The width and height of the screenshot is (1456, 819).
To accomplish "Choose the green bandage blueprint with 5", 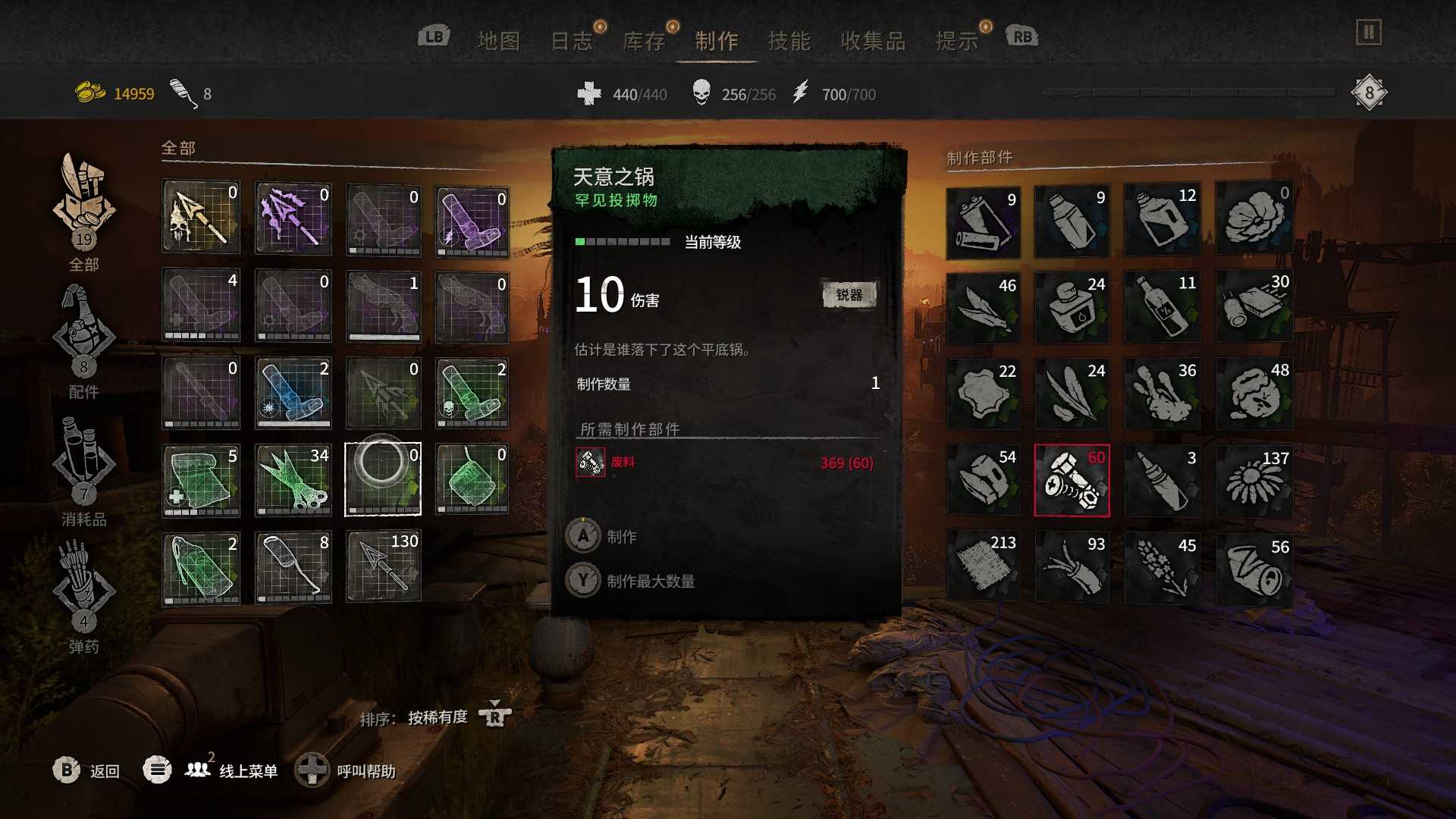I will [x=201, y=481].
